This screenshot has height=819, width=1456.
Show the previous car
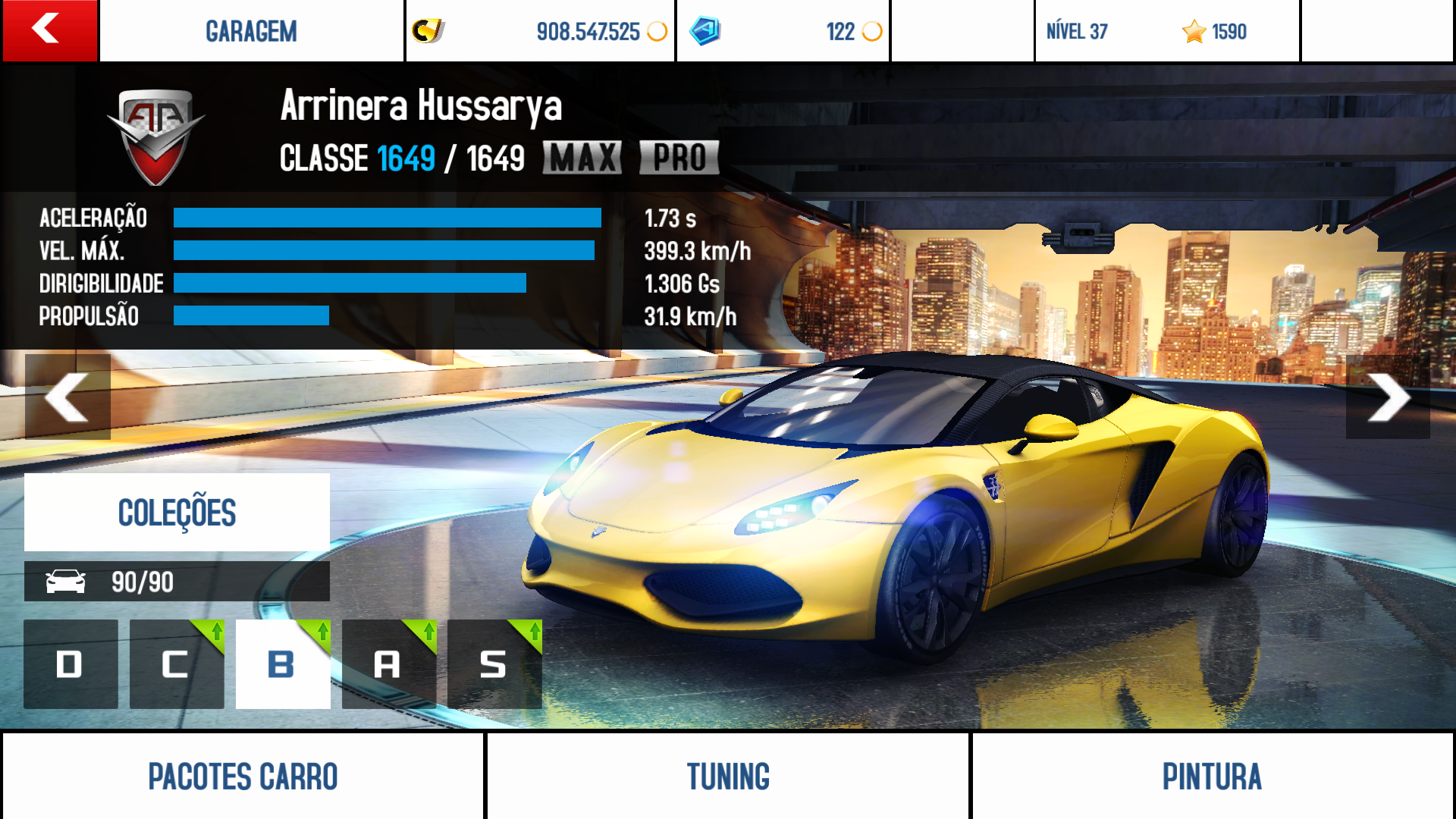tap(67, 397)
